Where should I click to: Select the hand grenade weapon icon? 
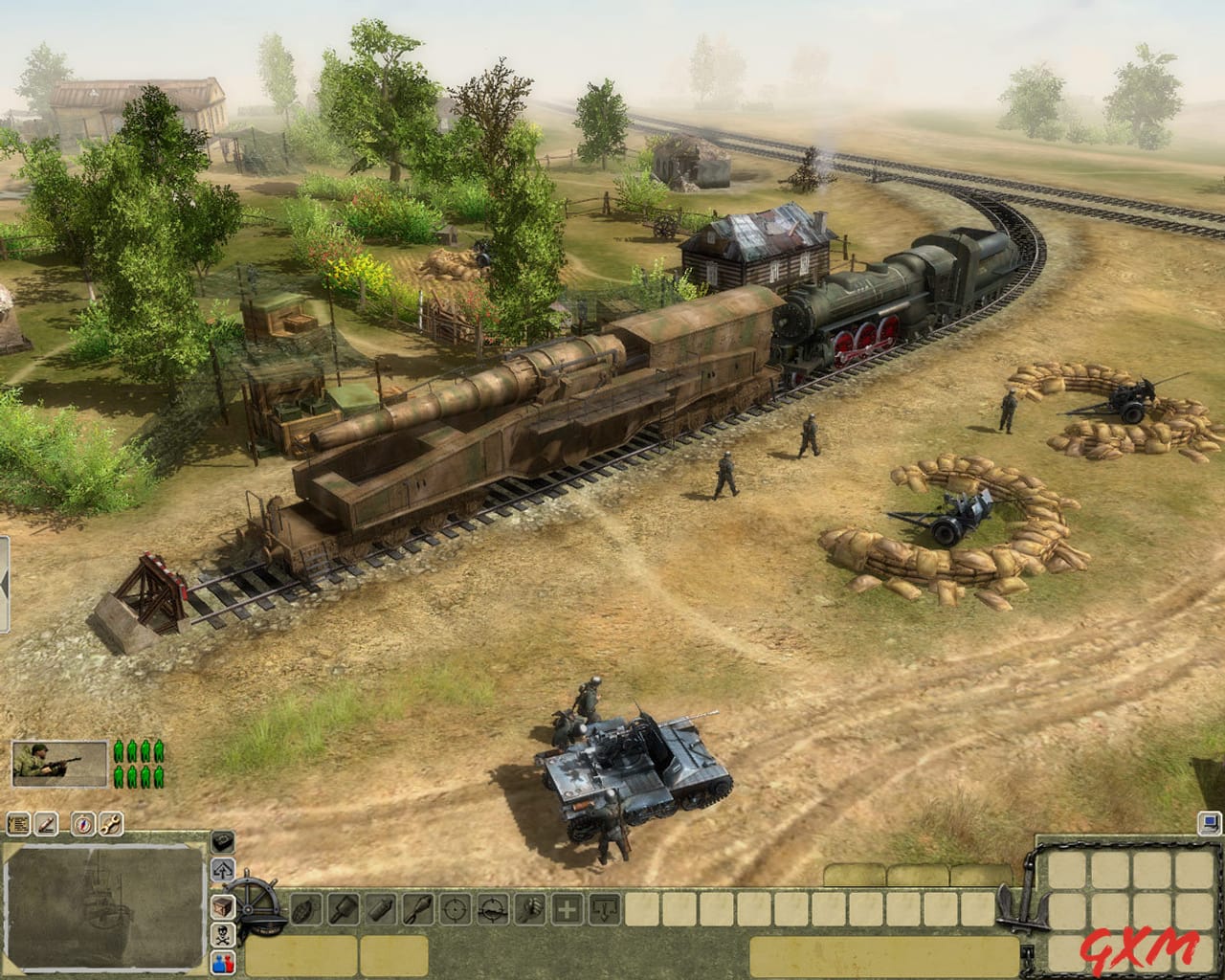click(x=306, y=908)
